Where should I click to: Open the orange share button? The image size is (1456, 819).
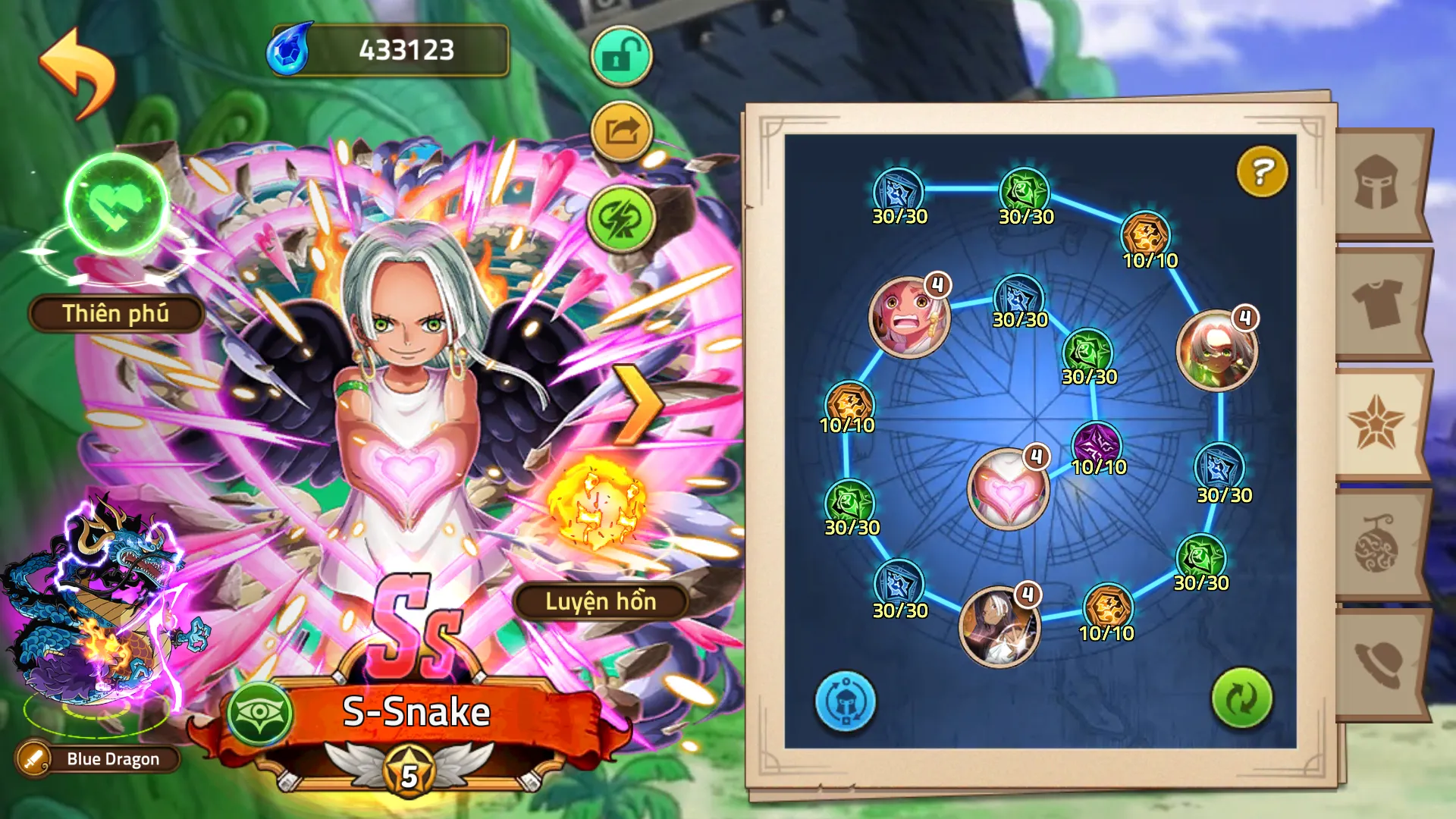621,132
